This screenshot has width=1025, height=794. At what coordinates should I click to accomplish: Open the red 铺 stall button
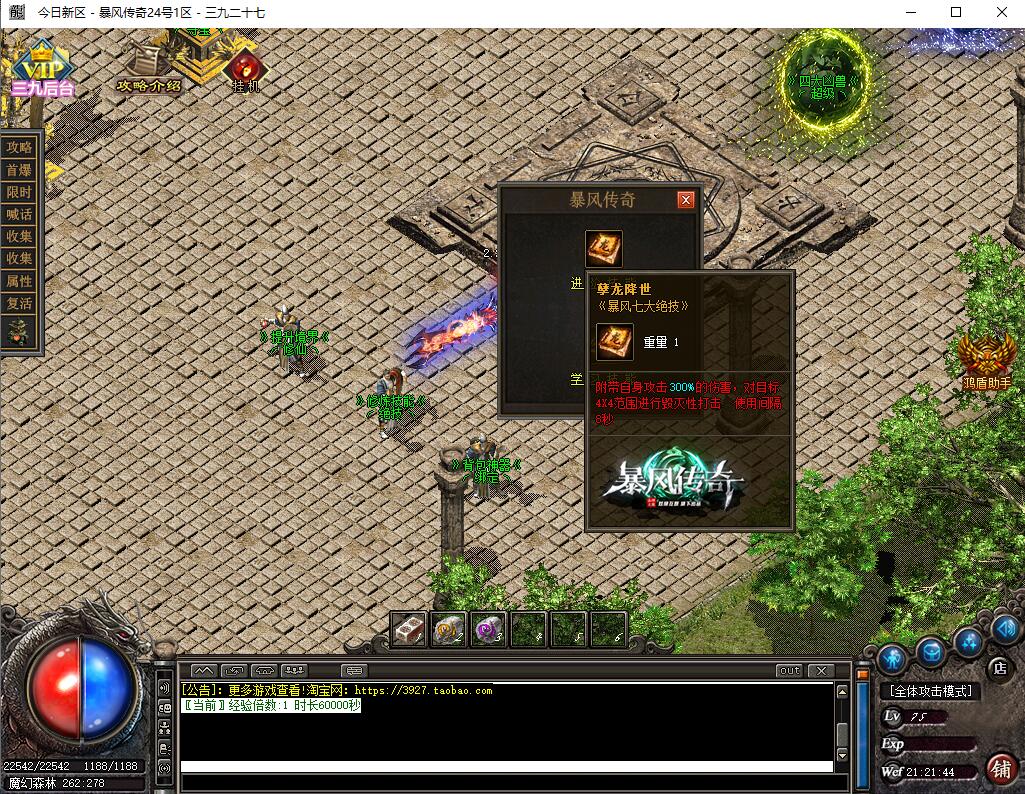click(1000, 768)
